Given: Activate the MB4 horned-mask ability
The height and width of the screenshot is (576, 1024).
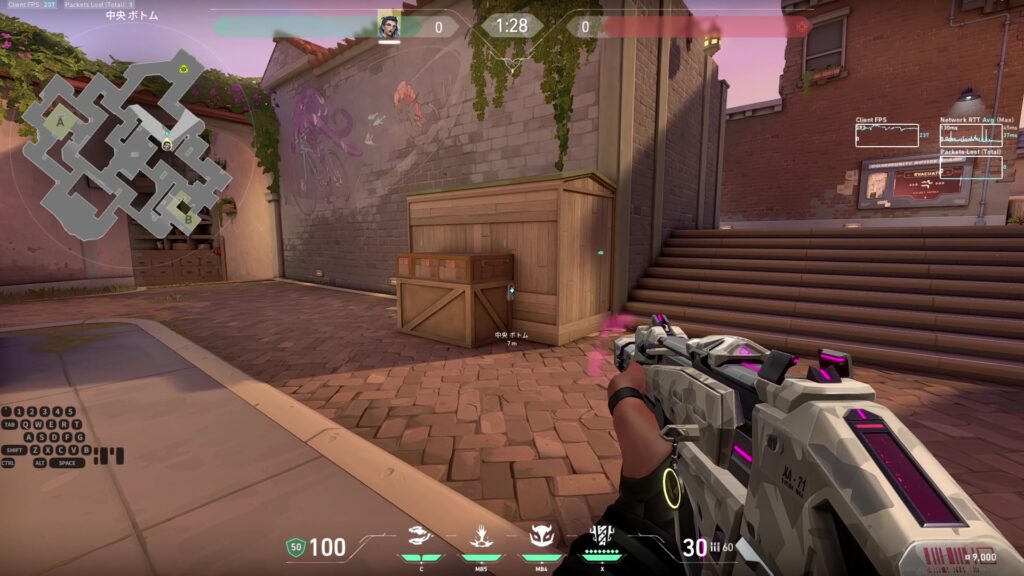Looking at the screenshot, I should coord(541,540).
